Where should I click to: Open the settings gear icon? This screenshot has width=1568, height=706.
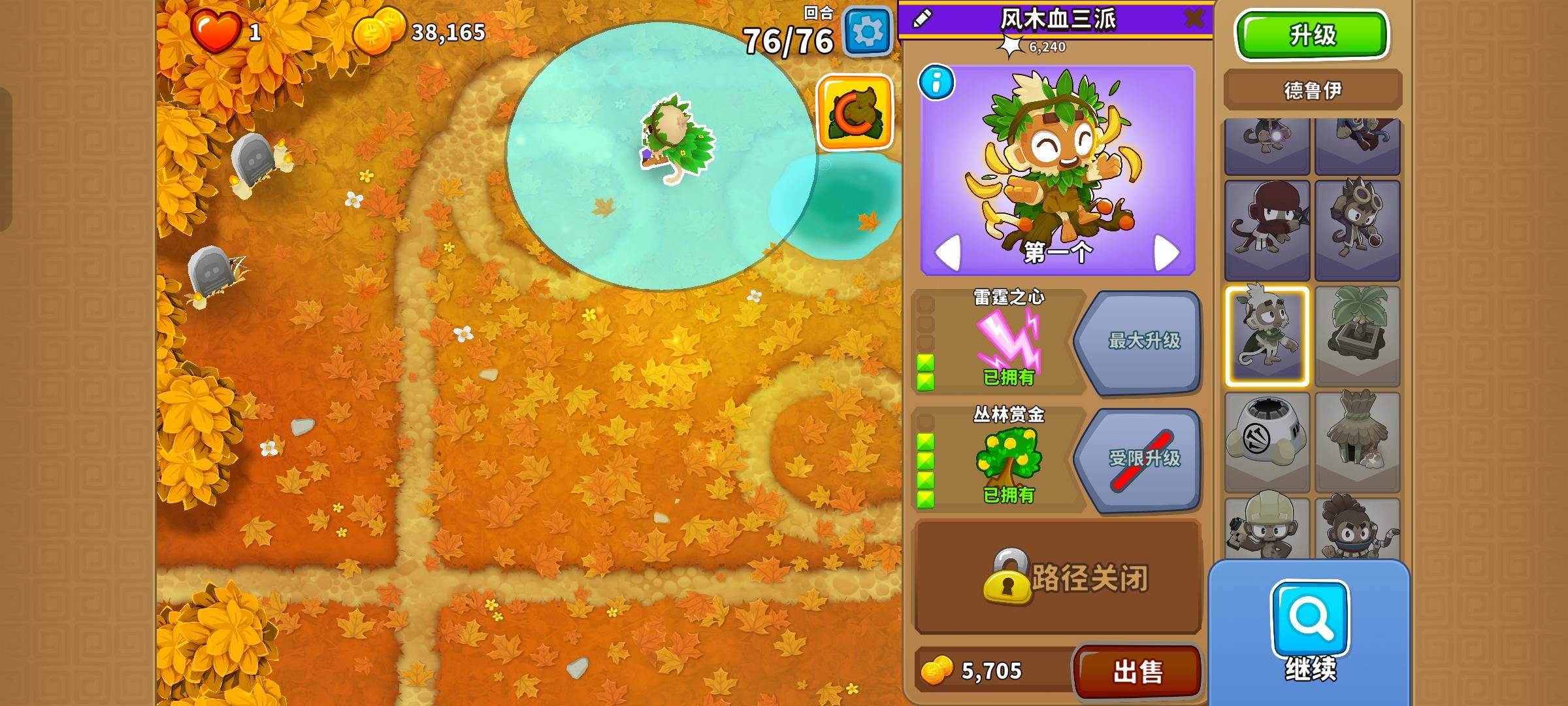point(867,31)
